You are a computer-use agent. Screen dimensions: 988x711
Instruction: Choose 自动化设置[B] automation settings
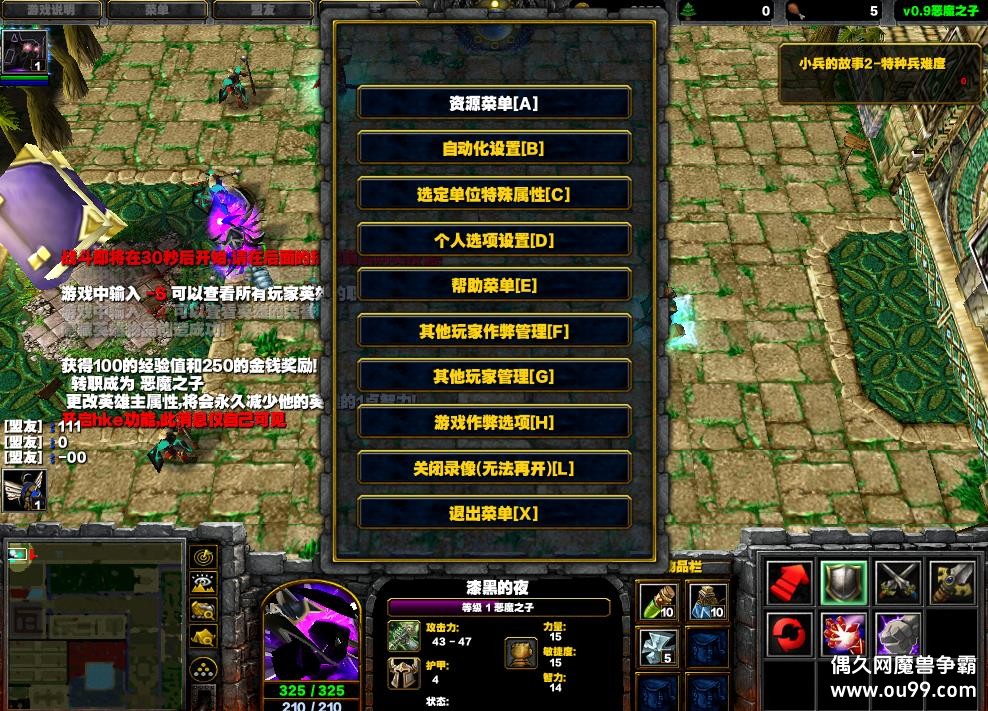click(x=494, y=148)
